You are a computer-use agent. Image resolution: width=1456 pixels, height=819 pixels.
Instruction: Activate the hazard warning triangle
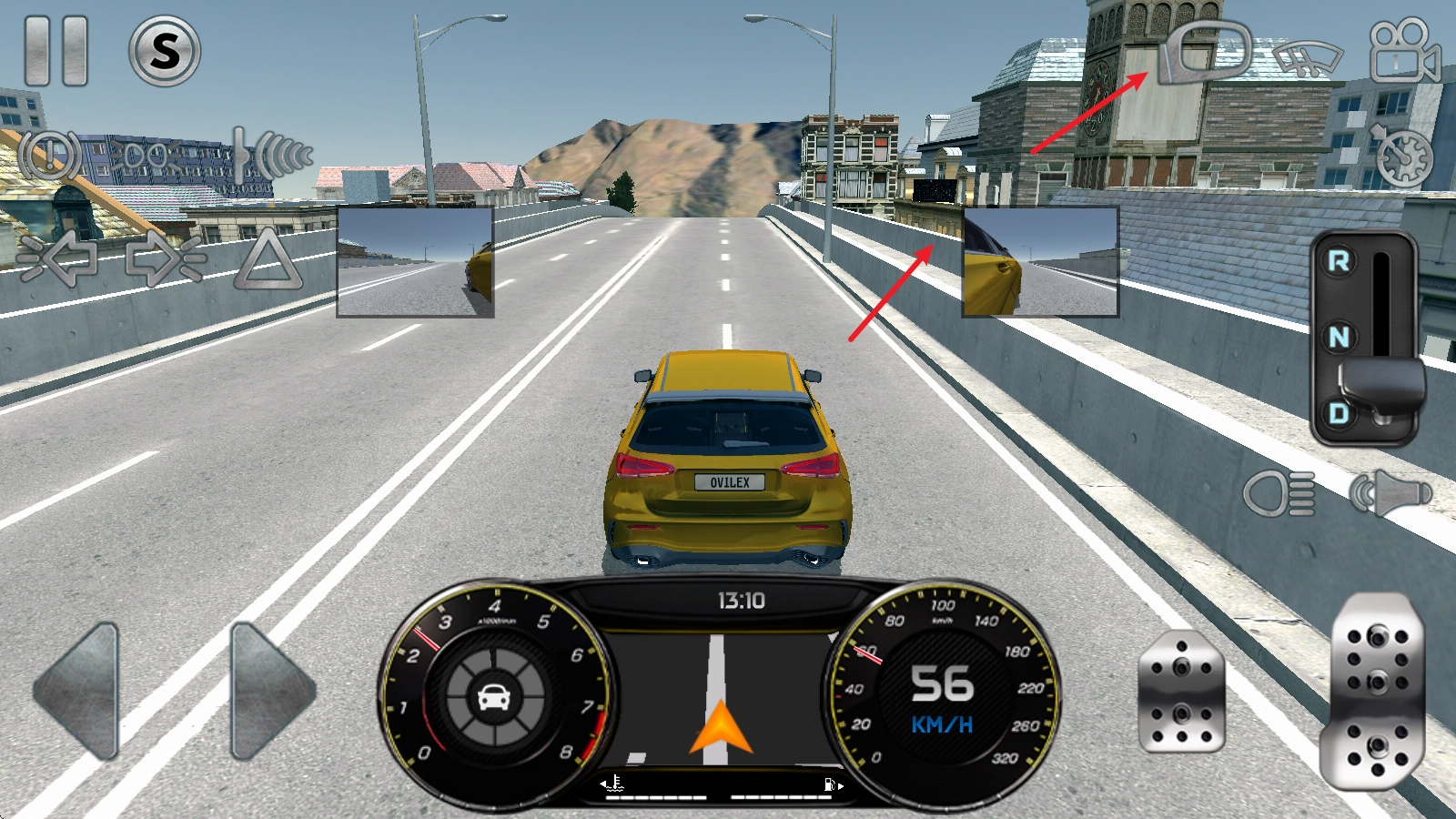(x=268, y=260)
